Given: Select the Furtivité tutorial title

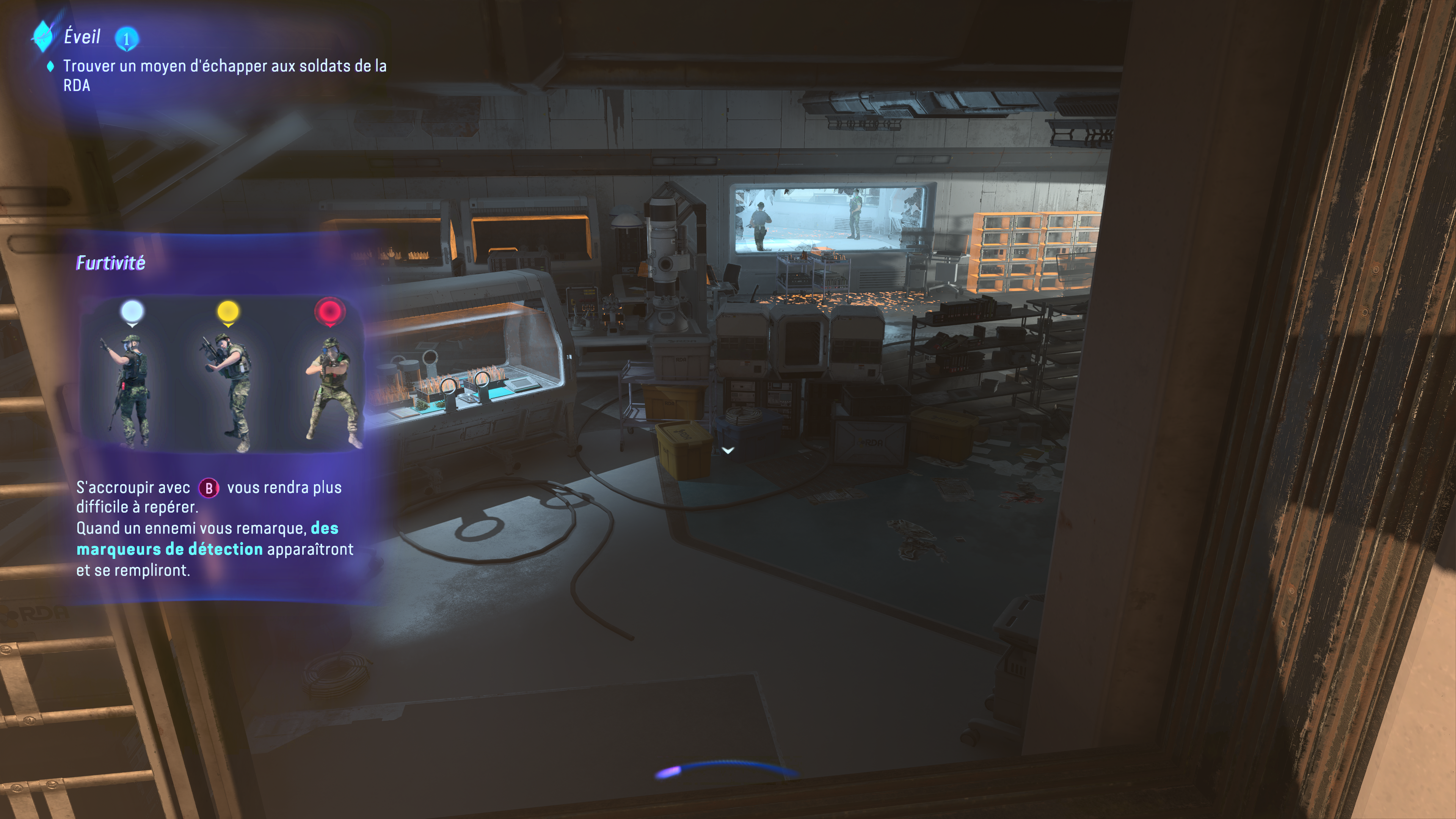Looking at the screenshot, I should point(111,263).
